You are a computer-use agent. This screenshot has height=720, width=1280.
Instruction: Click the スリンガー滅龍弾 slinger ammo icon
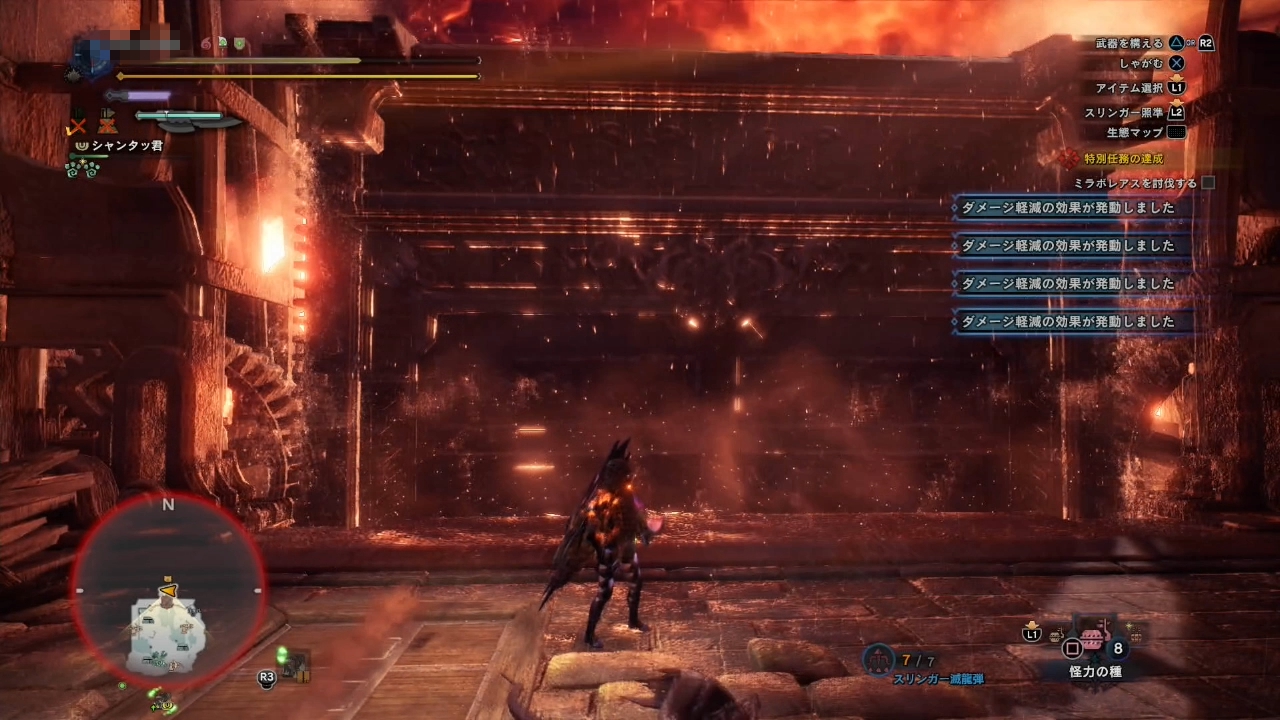(x=877, y=660)
